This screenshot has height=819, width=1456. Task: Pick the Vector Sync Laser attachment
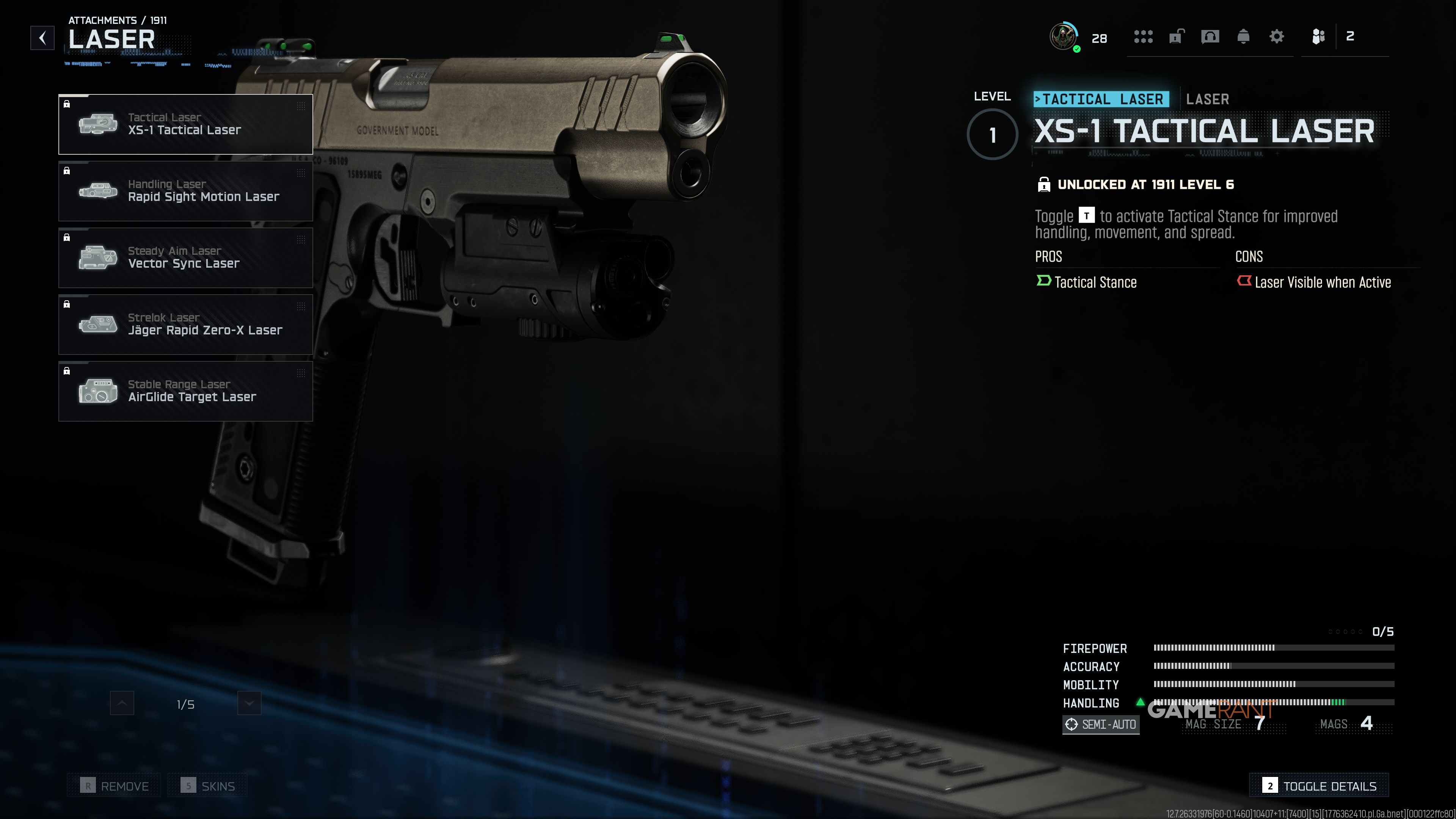pyautogui.click(x=185, y=258)
